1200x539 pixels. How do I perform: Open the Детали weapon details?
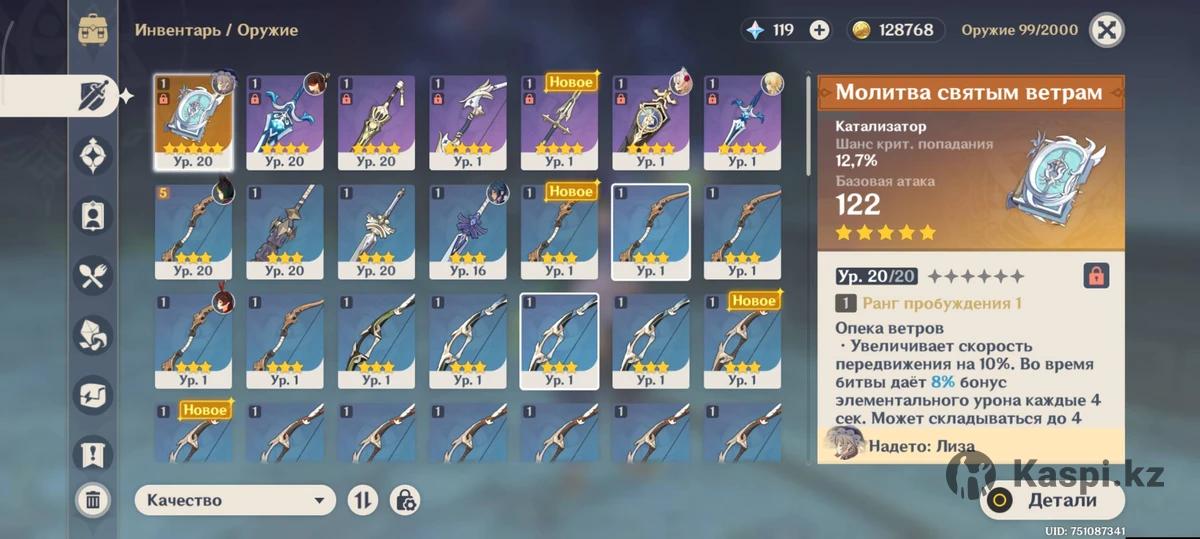click(x=1052, y=500)
